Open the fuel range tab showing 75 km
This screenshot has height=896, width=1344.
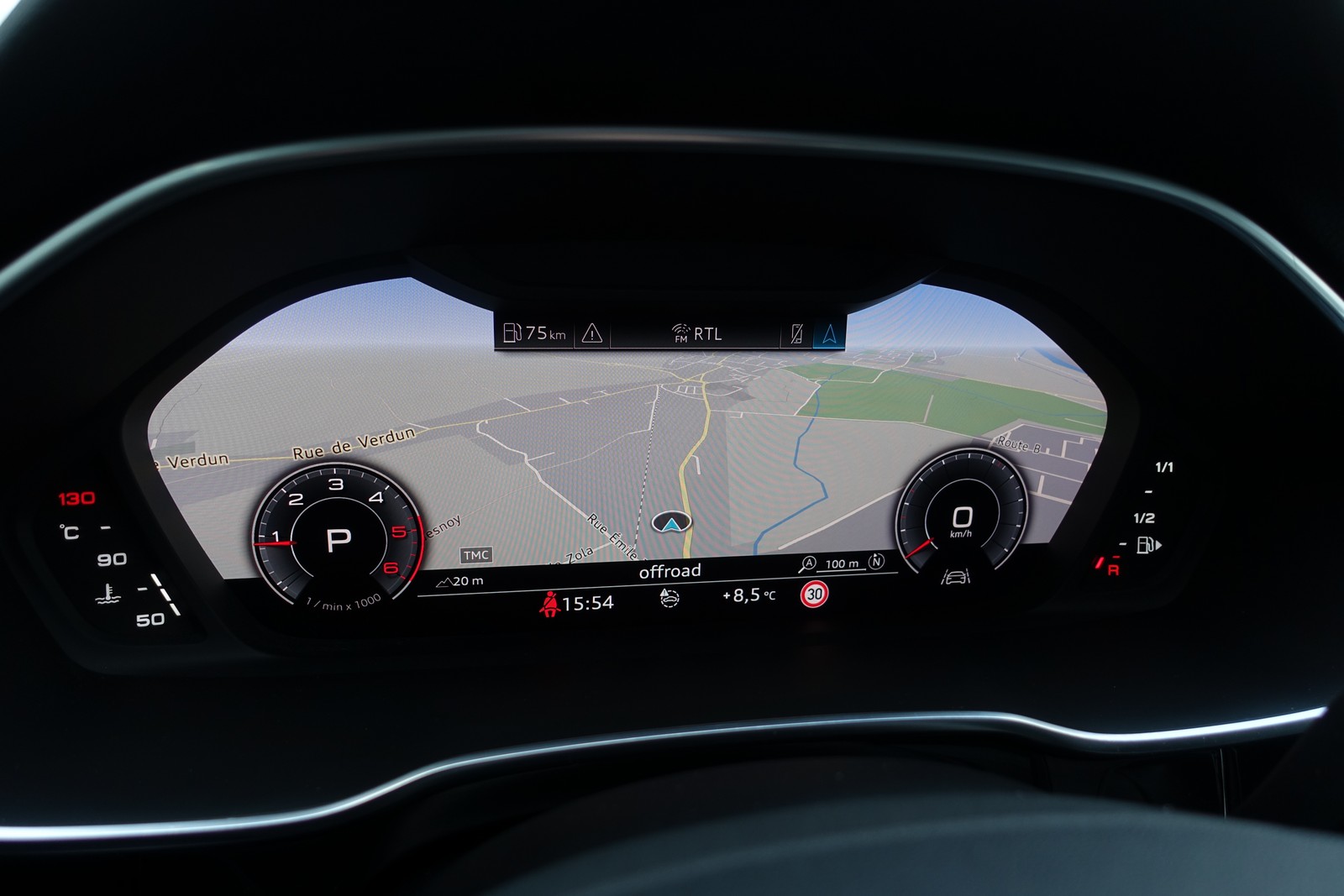(x=534, y=334)
